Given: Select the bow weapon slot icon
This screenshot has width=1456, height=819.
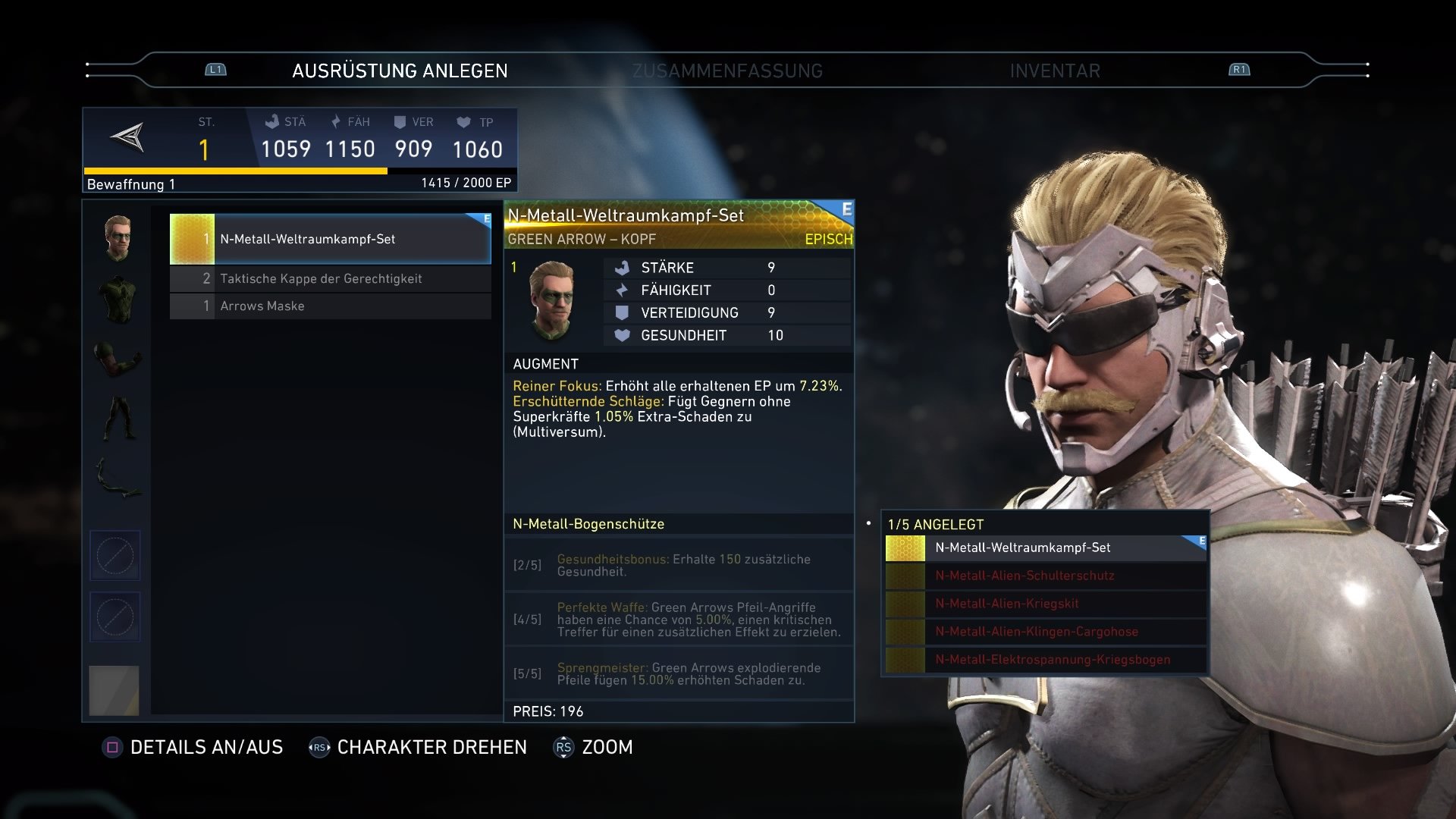Looking at the screenshot, I should pos(115,478).
